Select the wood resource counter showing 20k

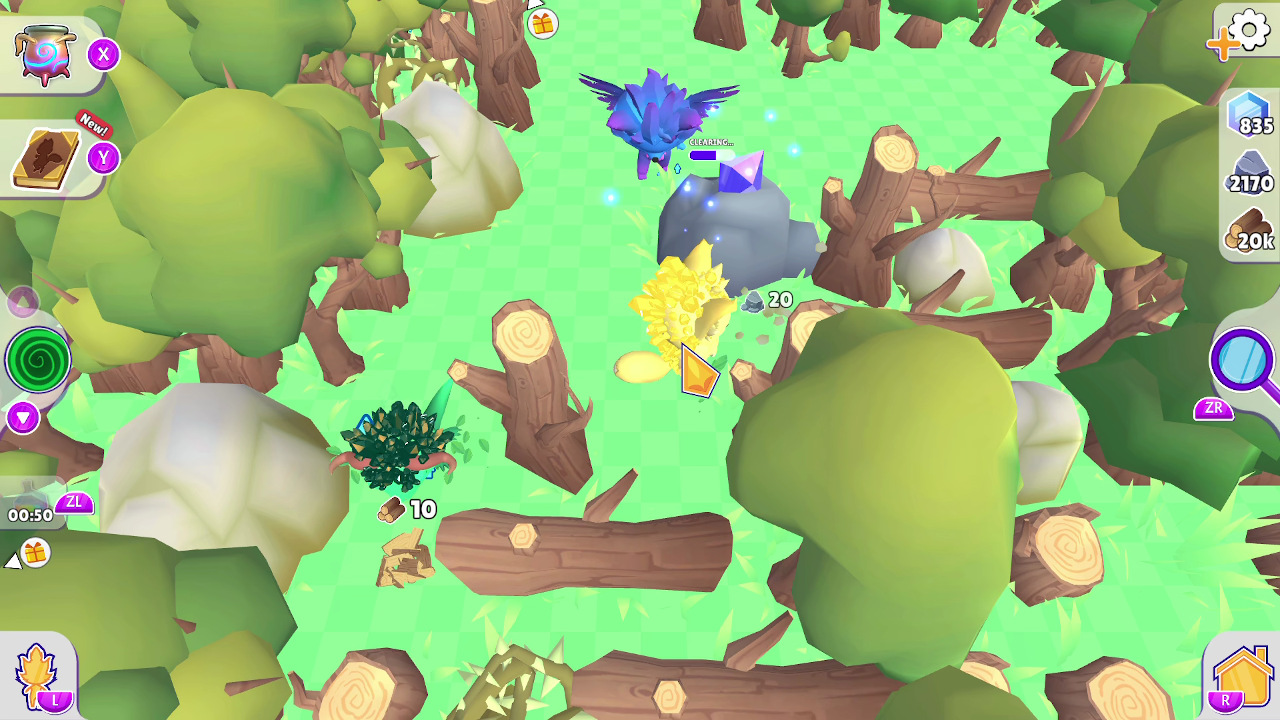pos(1242,238)
